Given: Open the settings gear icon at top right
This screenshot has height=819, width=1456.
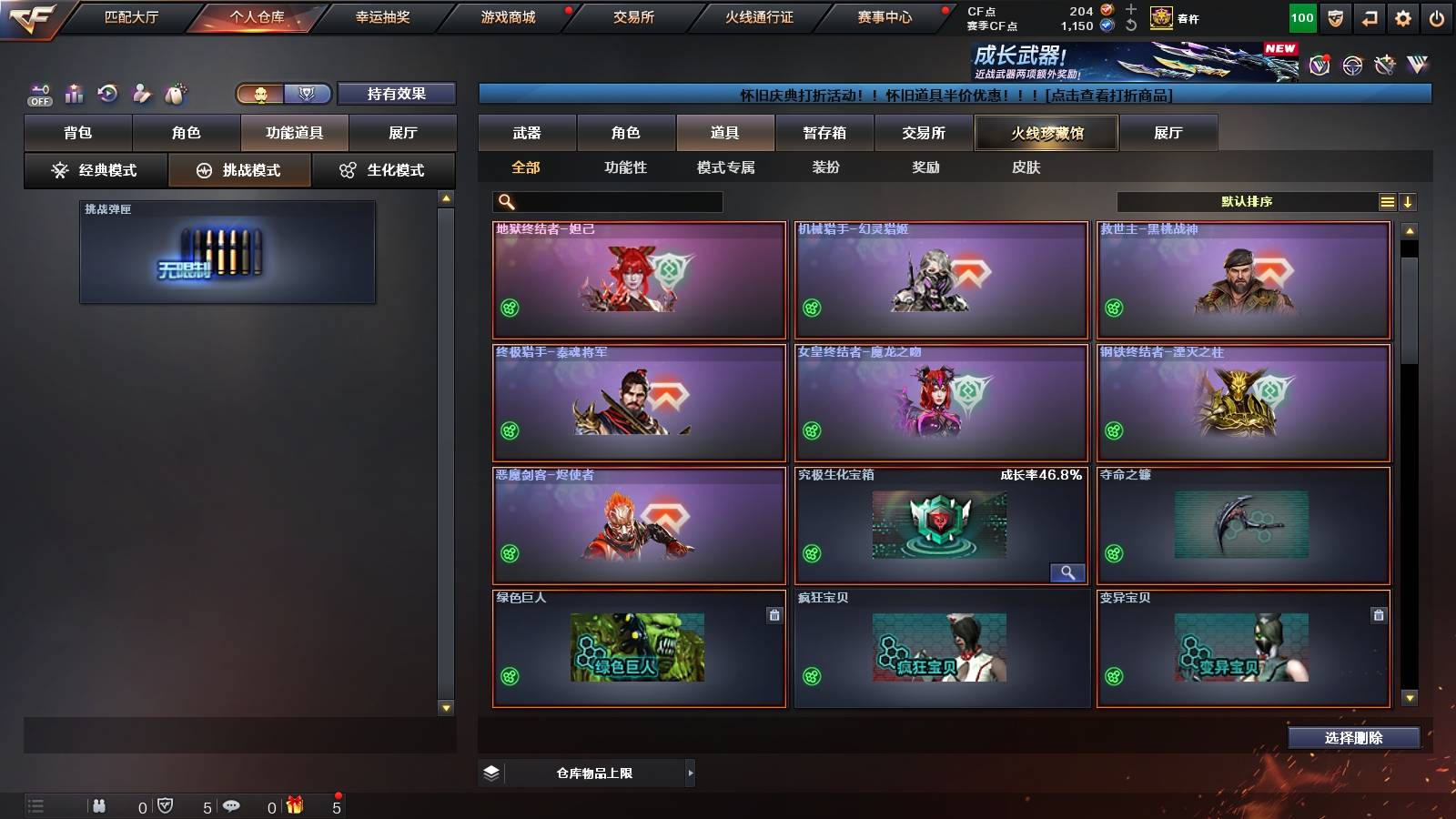Looking at the screenshot, I should pos(1402,16).
